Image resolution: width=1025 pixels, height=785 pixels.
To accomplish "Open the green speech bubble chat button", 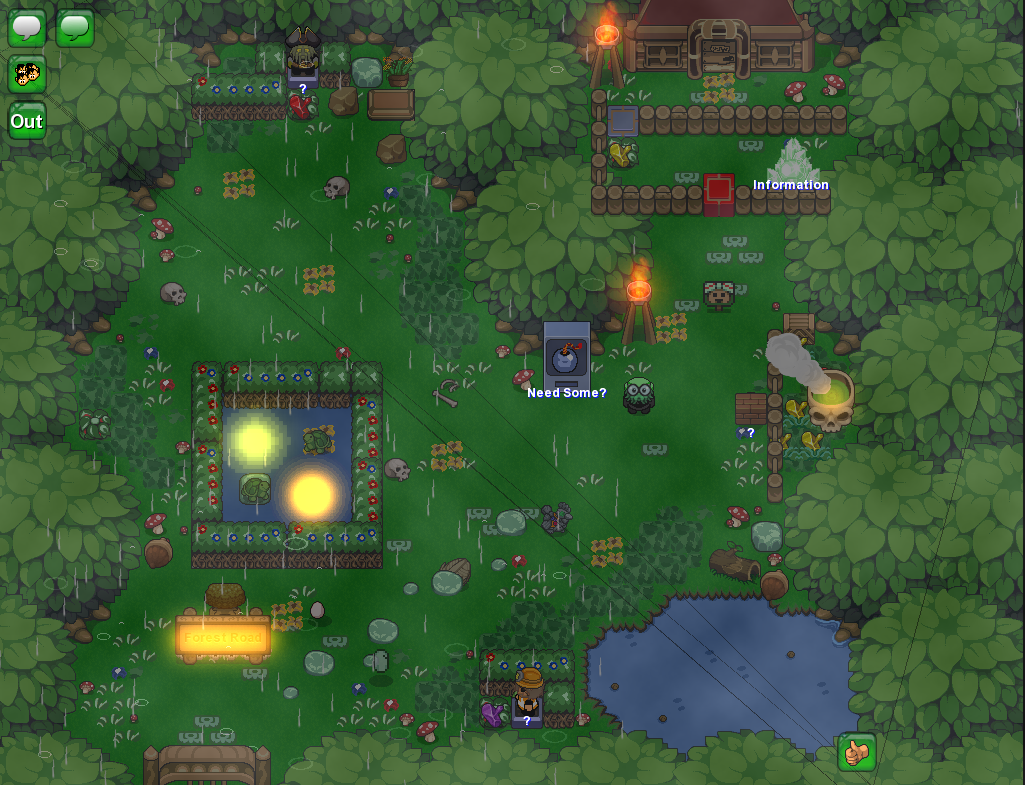I will (75, 28).
